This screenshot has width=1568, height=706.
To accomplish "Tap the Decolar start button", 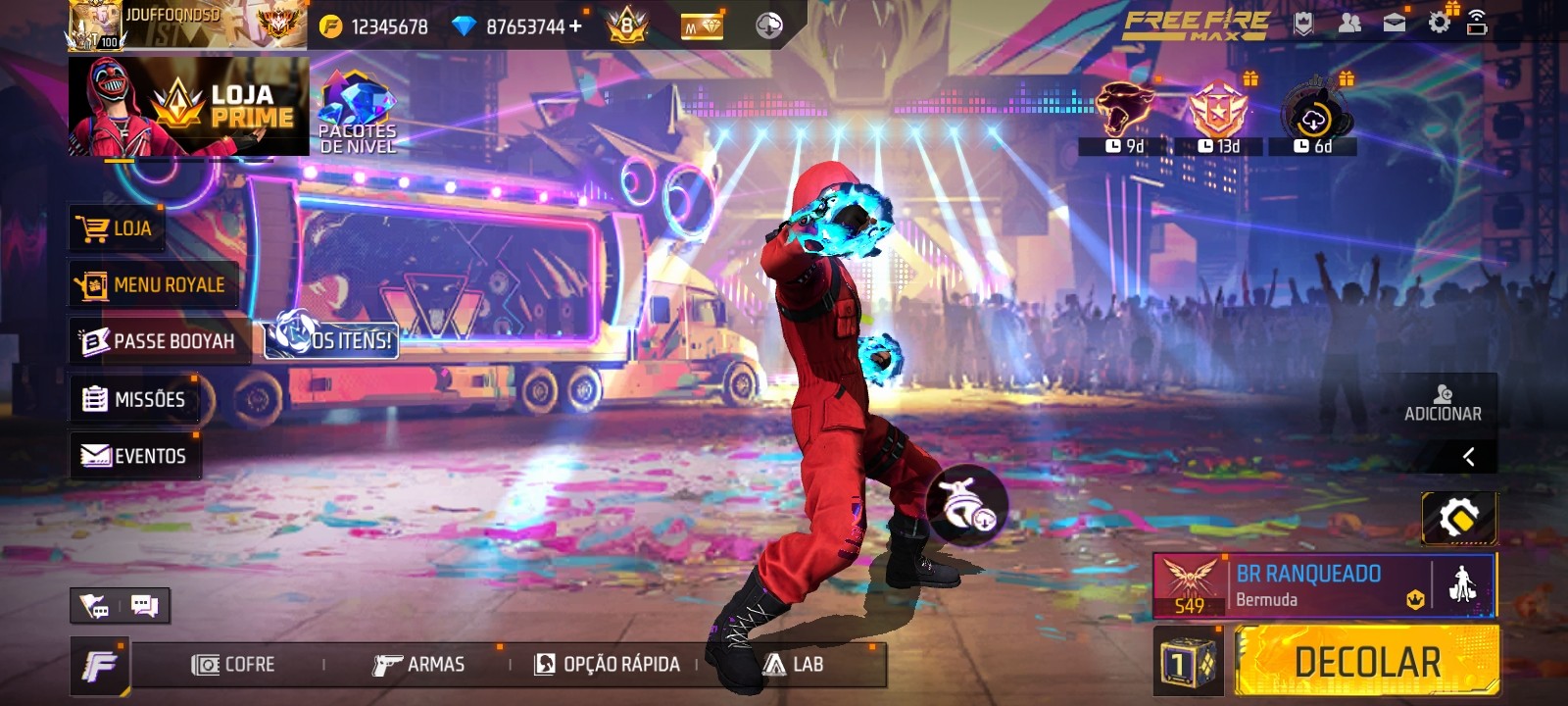I will pyautogui.click(x=1366, y=662).
